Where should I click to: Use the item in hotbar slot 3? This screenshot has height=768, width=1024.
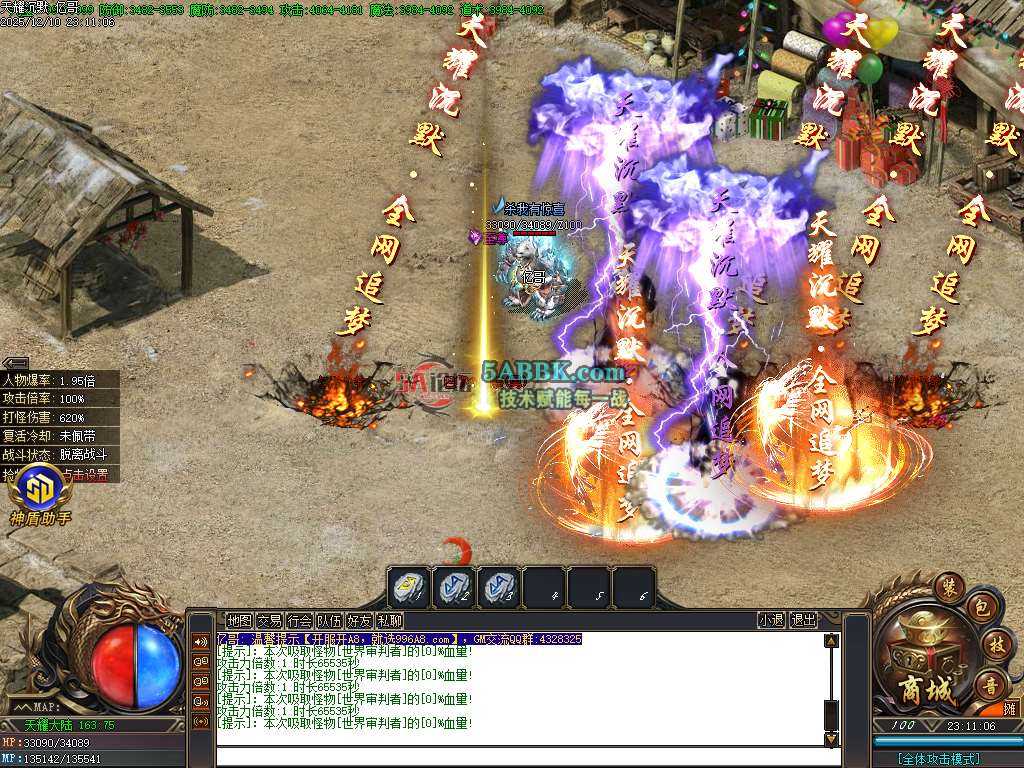(x=499, y=588)
